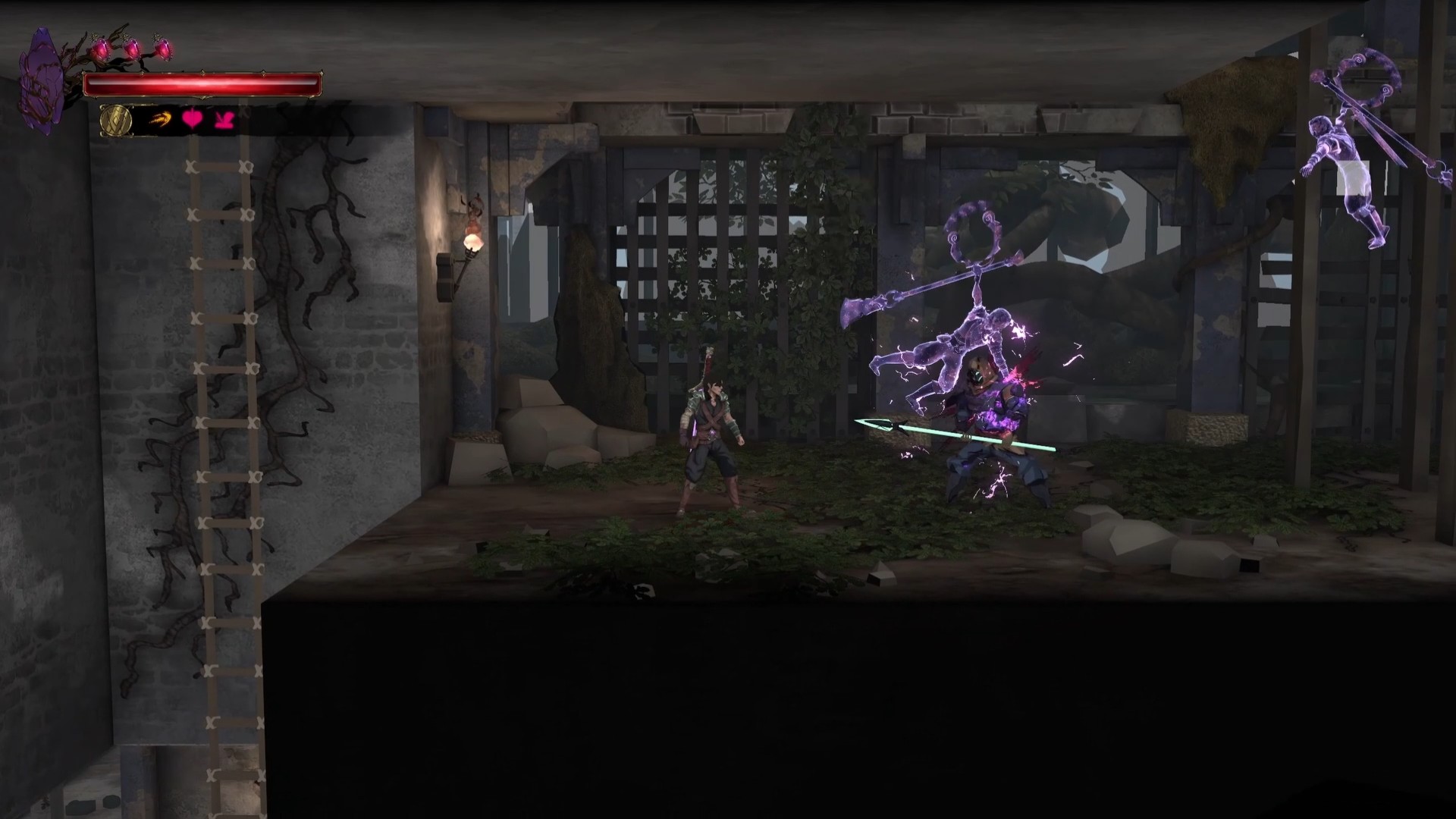This screenshot has width=1456, height=819.
Task: Select the middle rose health flask
Action: click(x=133, y=48)
